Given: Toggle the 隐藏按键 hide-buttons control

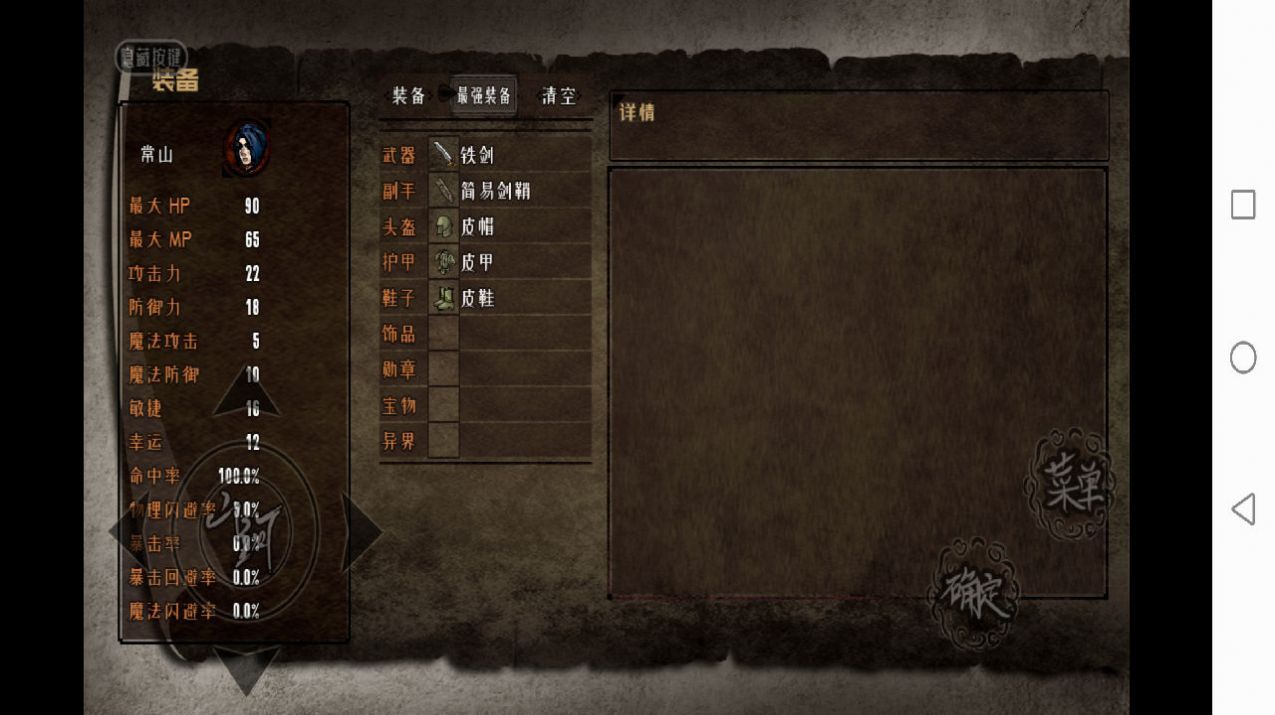Looking at the screenshot, I should tap(151, 57).
